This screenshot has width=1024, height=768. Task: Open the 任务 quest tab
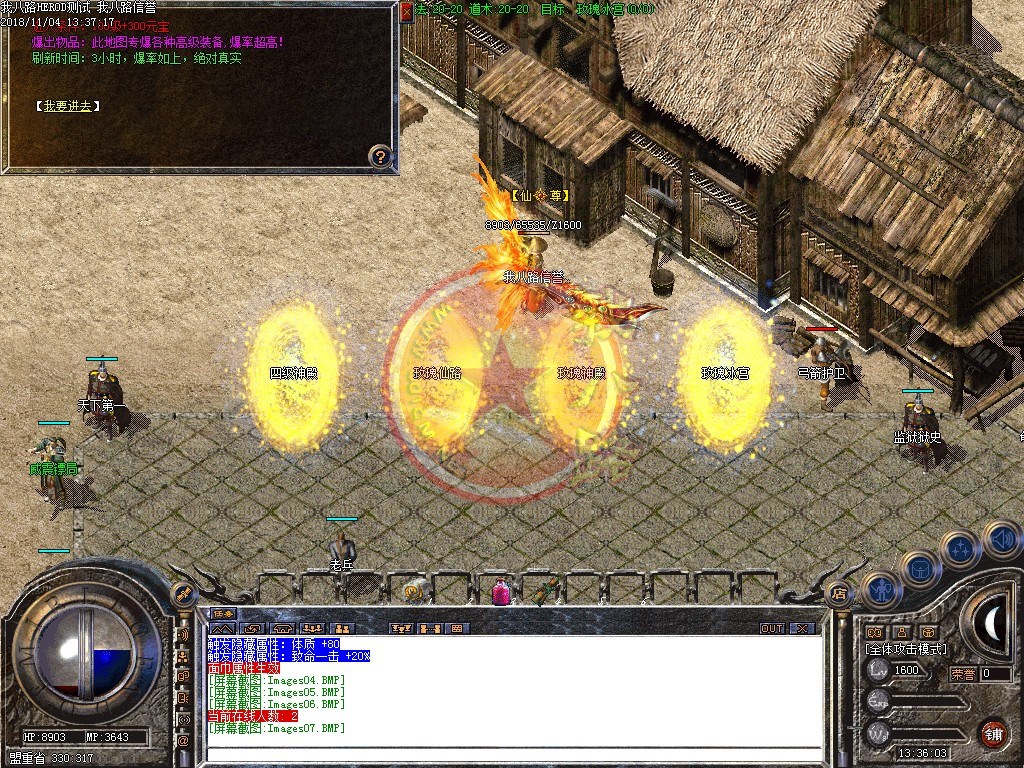pyautogui.click(x=222, y=614)
